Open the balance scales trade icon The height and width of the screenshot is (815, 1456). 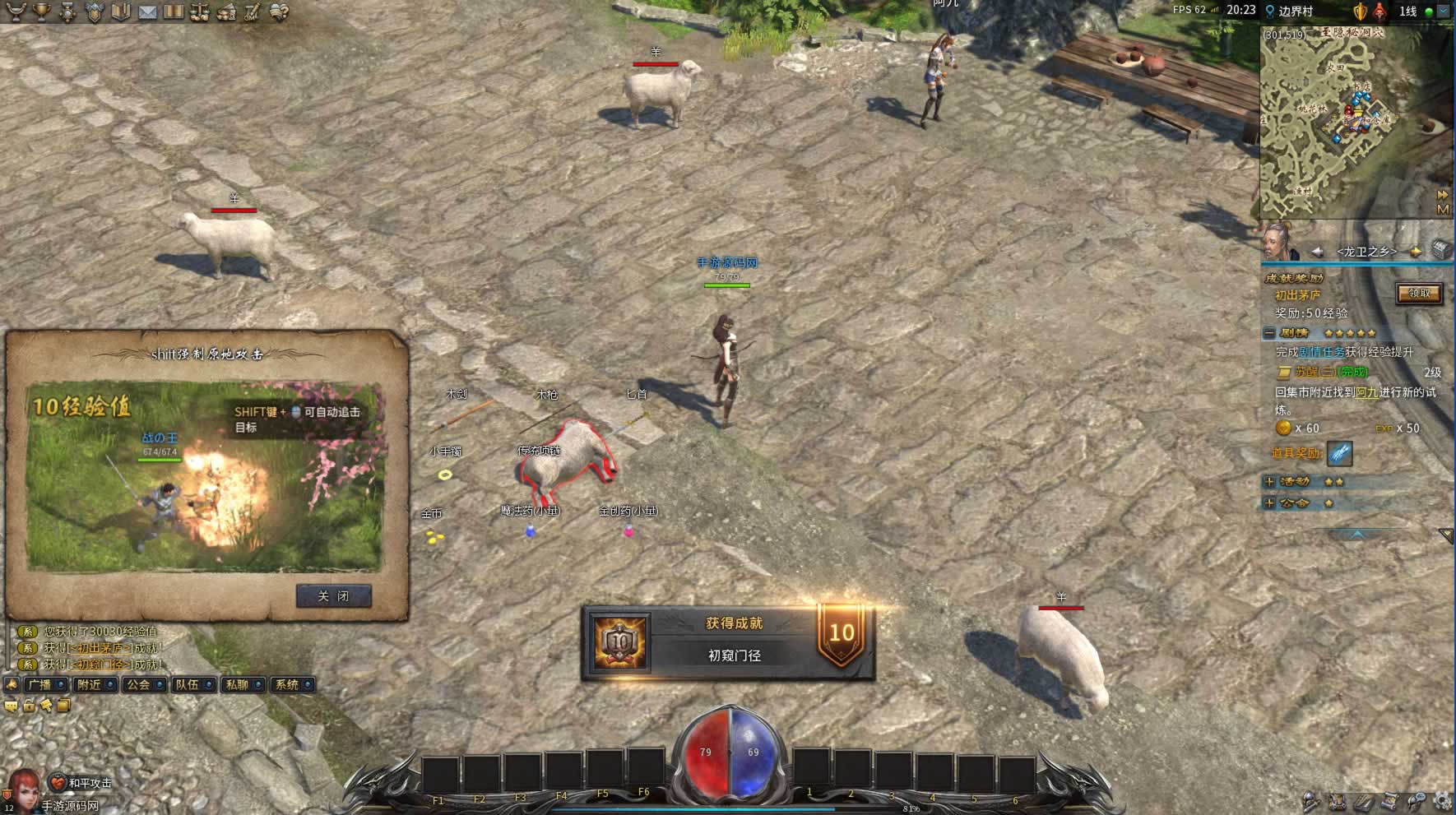[200, 12]
